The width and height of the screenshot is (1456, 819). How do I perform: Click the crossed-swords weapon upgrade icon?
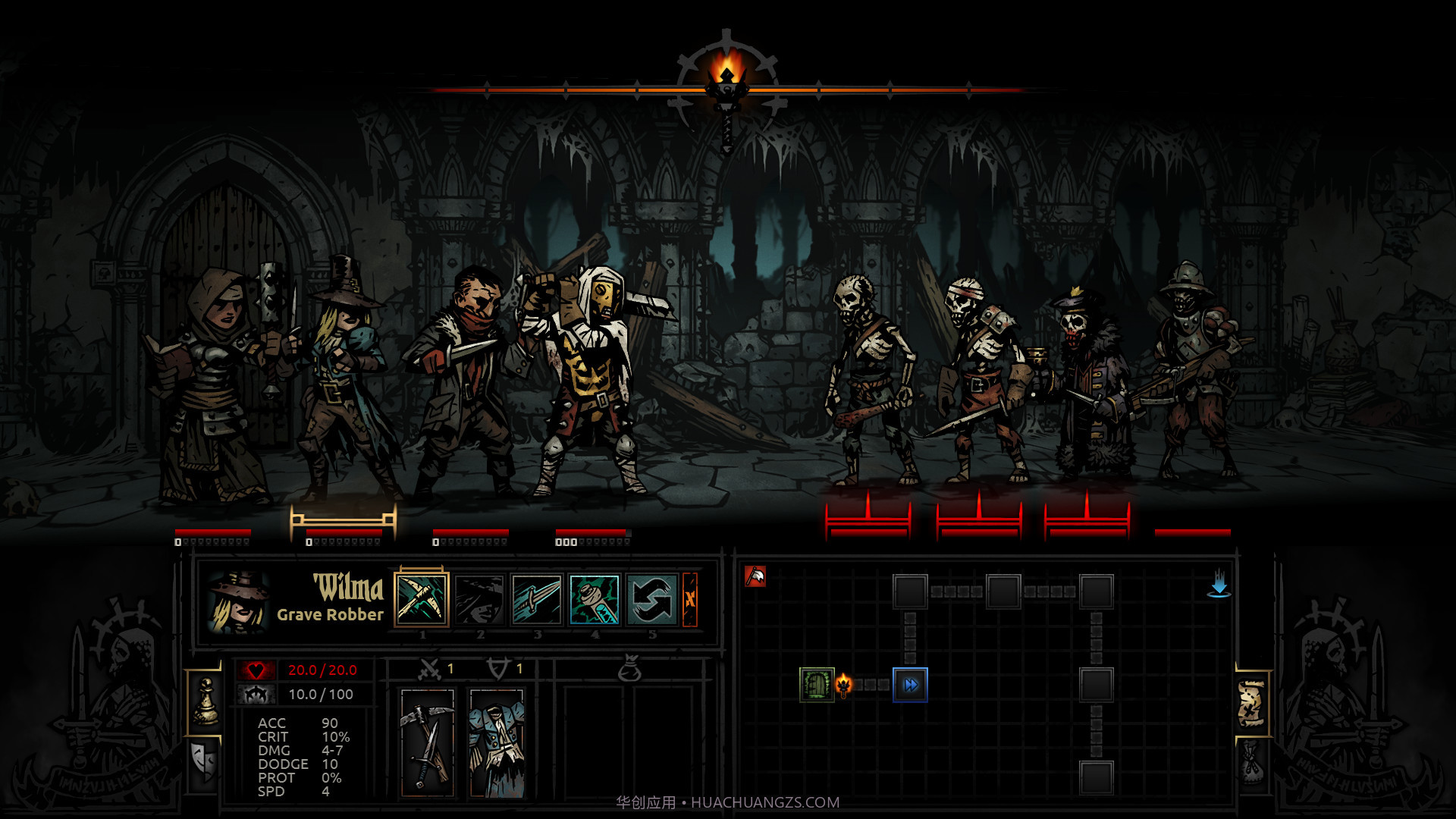(428, 670)
